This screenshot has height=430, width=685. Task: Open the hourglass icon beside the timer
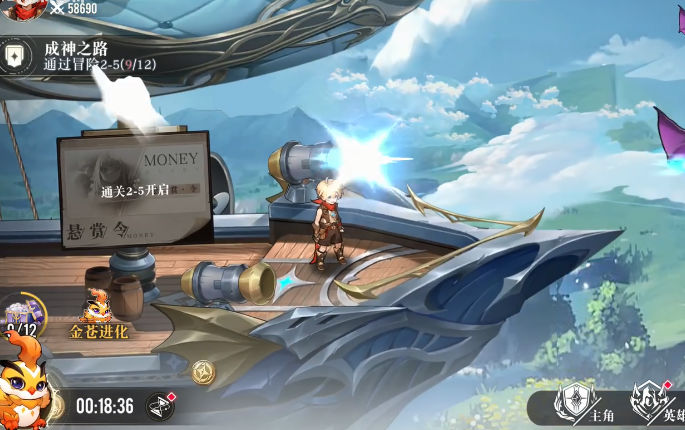pos(160,405)
